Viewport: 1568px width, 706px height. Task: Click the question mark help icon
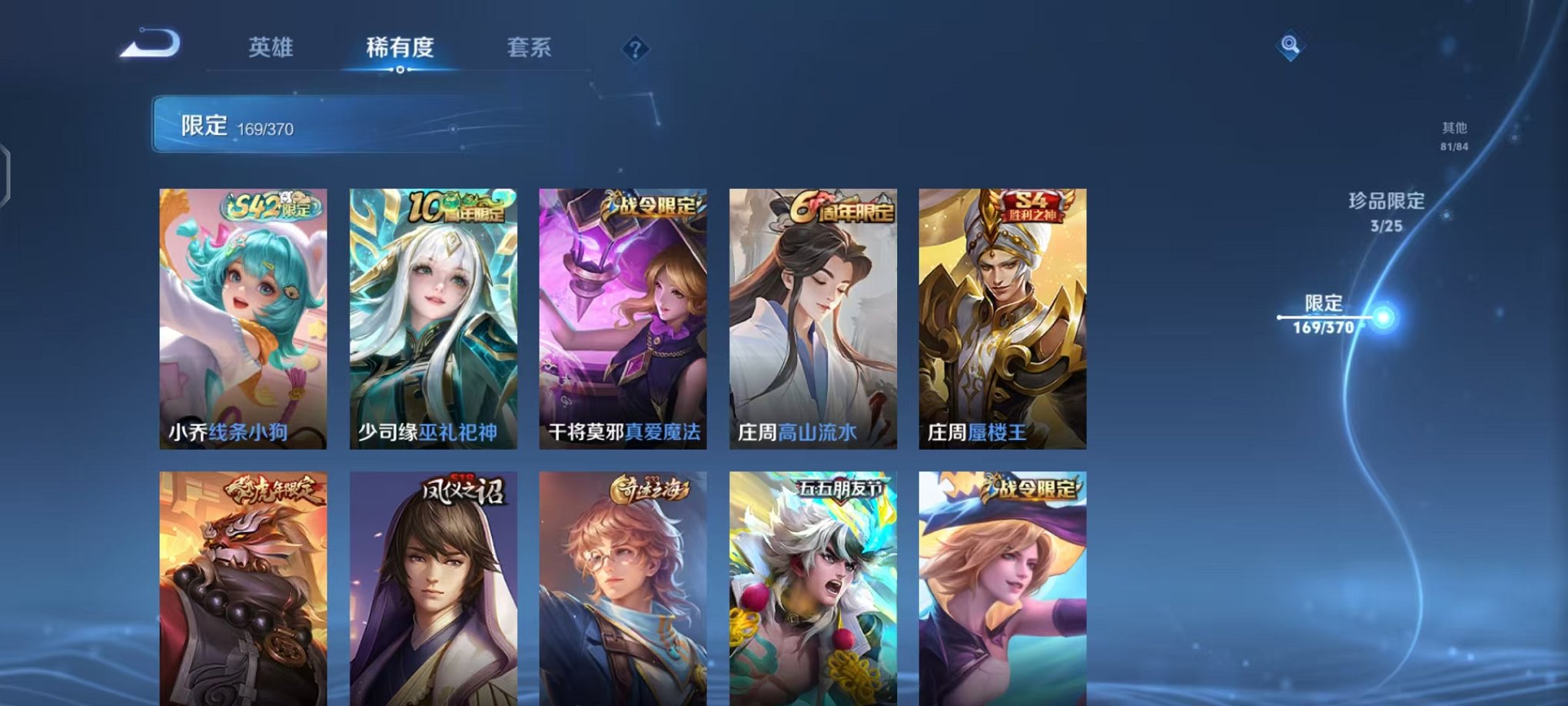point(635,49)
